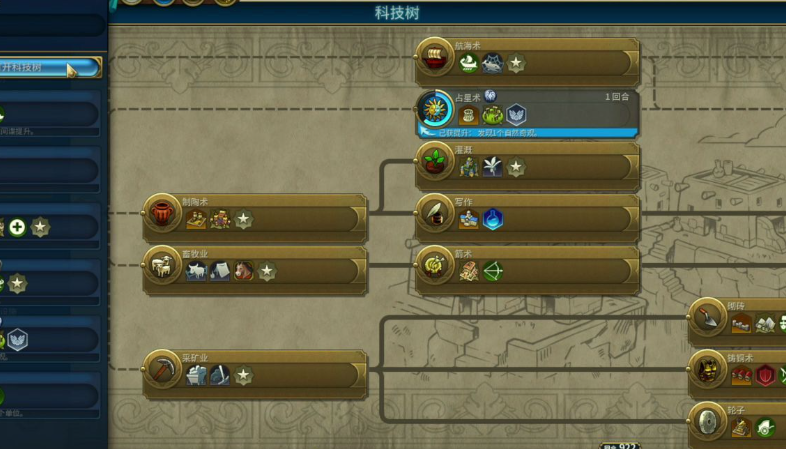Click the highlighted 科技树 button in the side panel

50,68
